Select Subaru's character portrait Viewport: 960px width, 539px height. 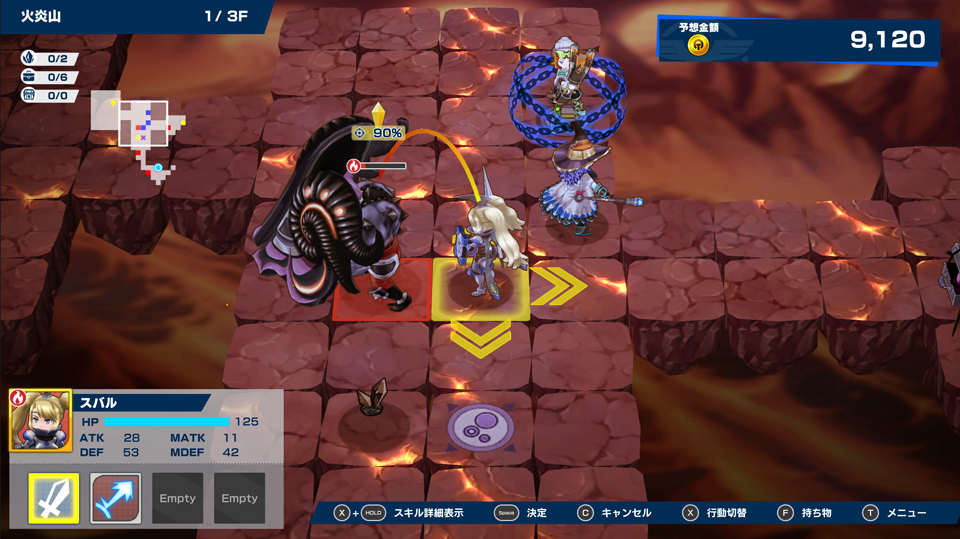41,420
